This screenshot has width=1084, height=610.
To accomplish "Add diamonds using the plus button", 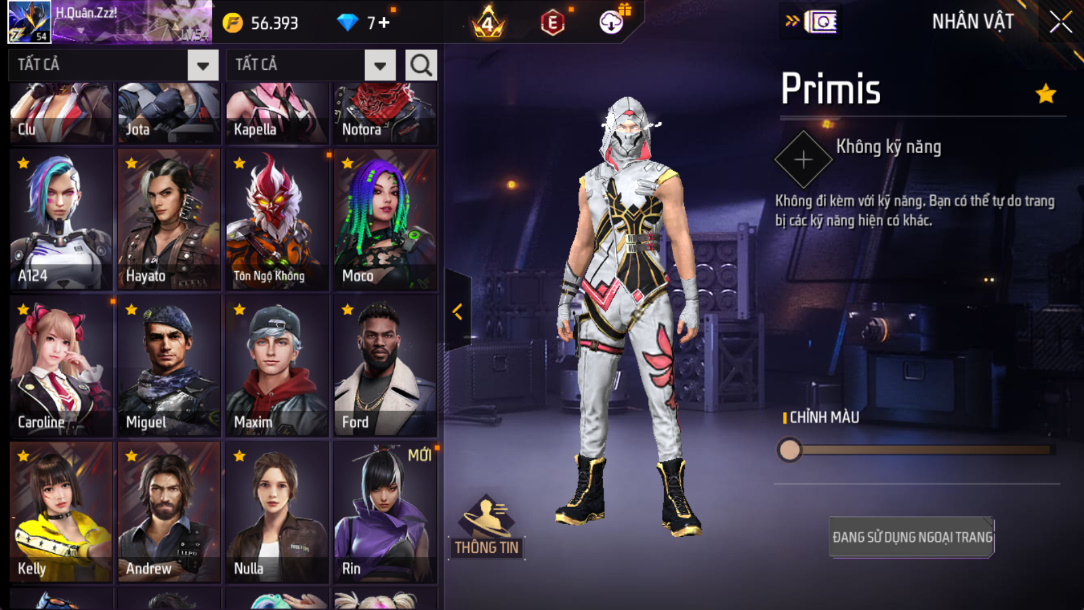I will 384,23.
